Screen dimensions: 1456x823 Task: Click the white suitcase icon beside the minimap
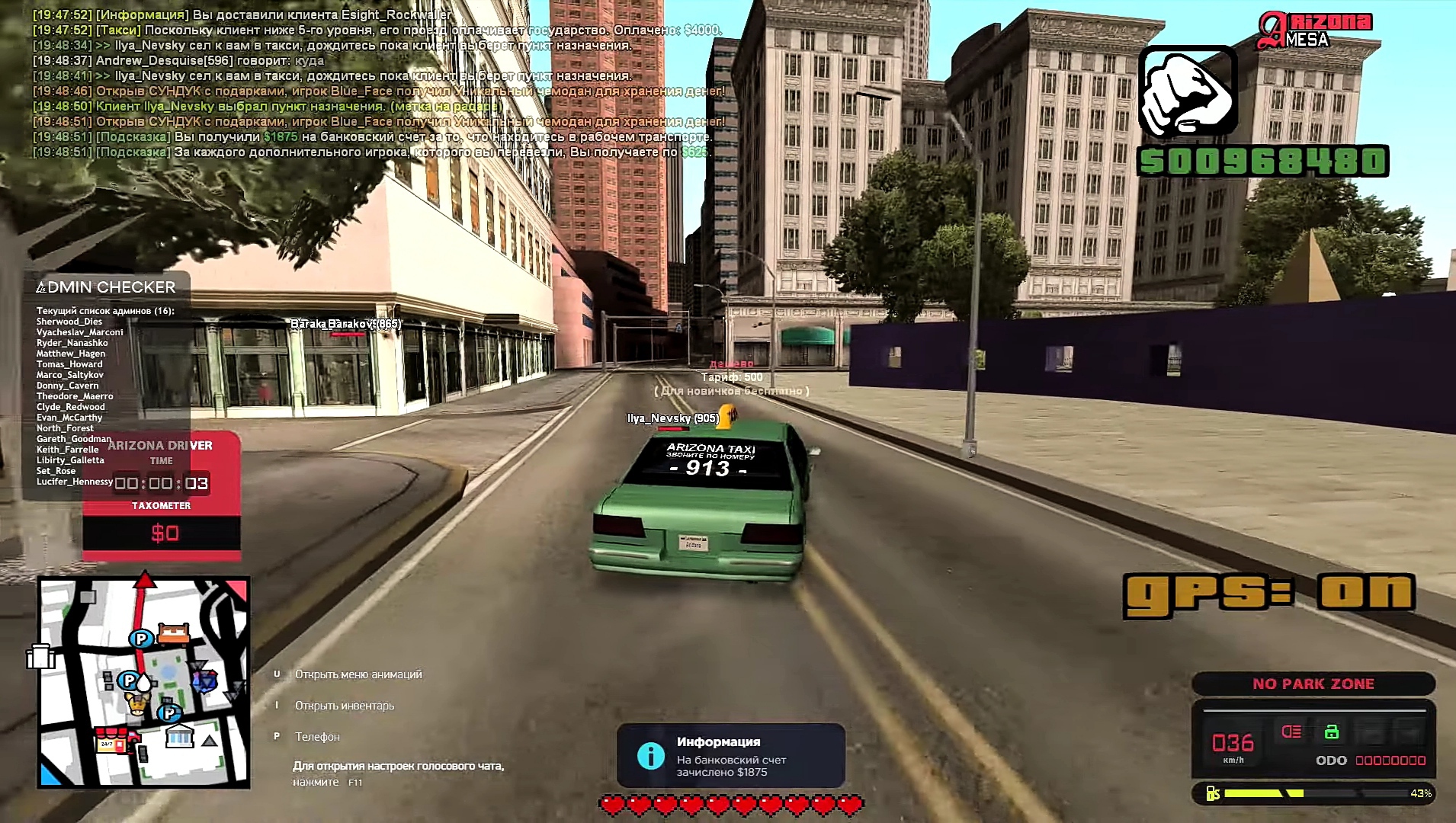tap(41, 656)
